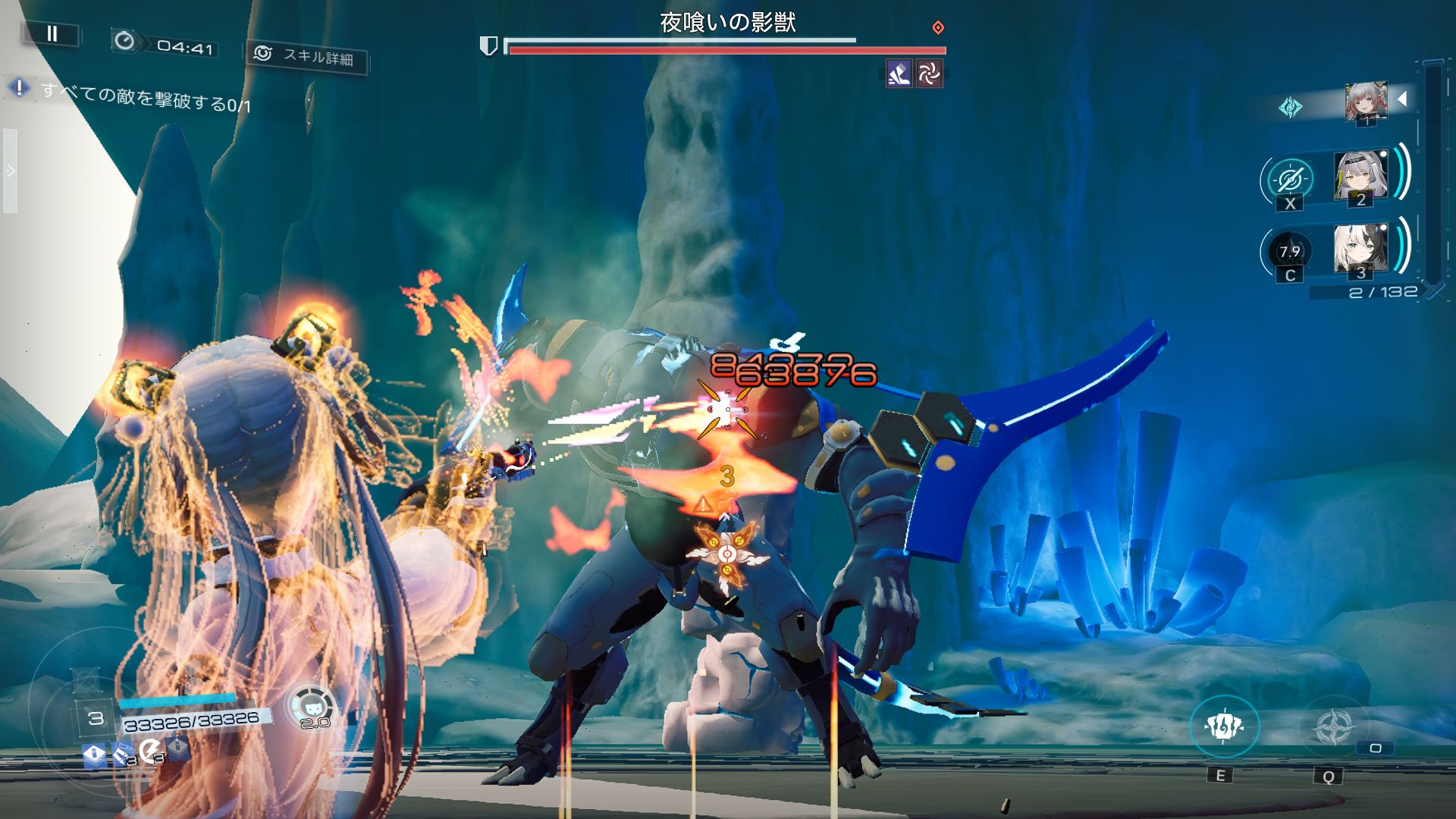This screenshot has width=1456, height=819.
Task: Inspect the boss's red swirl status icon
Action: point(929,74)
